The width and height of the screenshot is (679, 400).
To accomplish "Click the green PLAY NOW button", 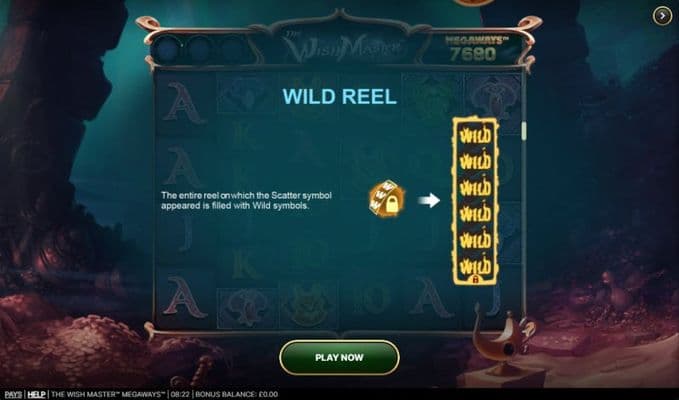I will click(x=339, y=357).
